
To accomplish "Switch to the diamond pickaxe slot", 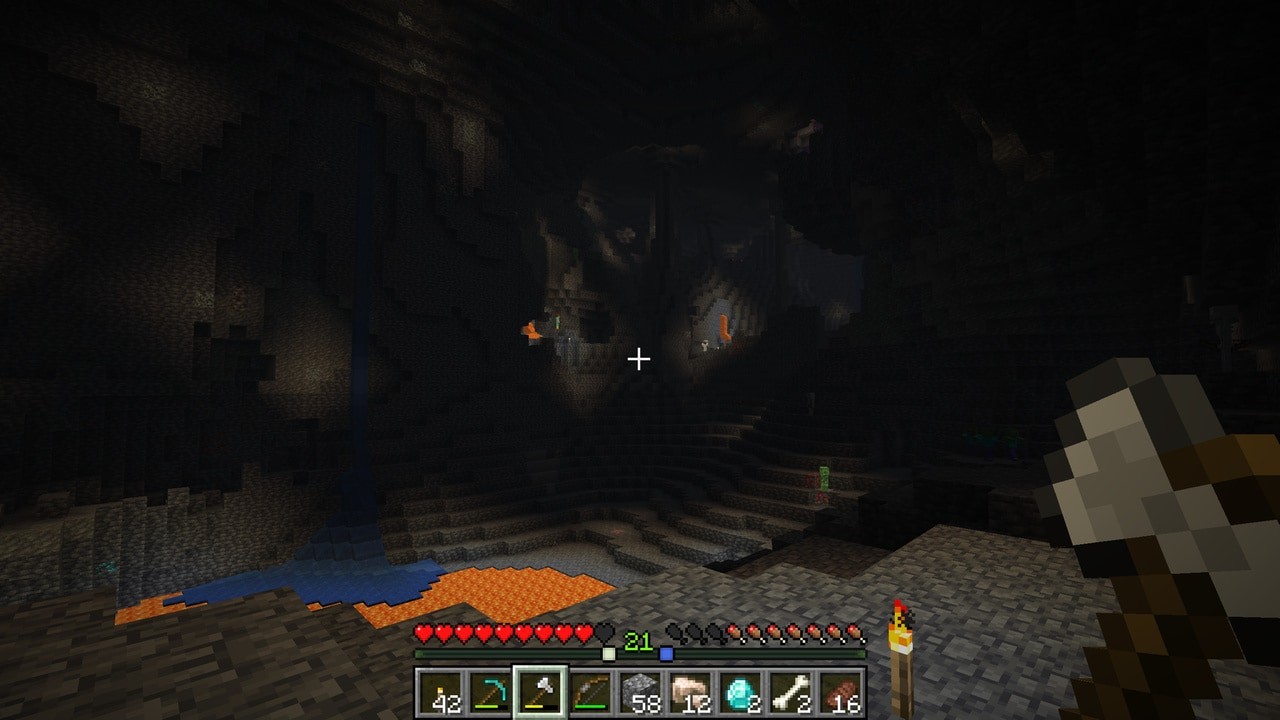I will pos(490,692).
